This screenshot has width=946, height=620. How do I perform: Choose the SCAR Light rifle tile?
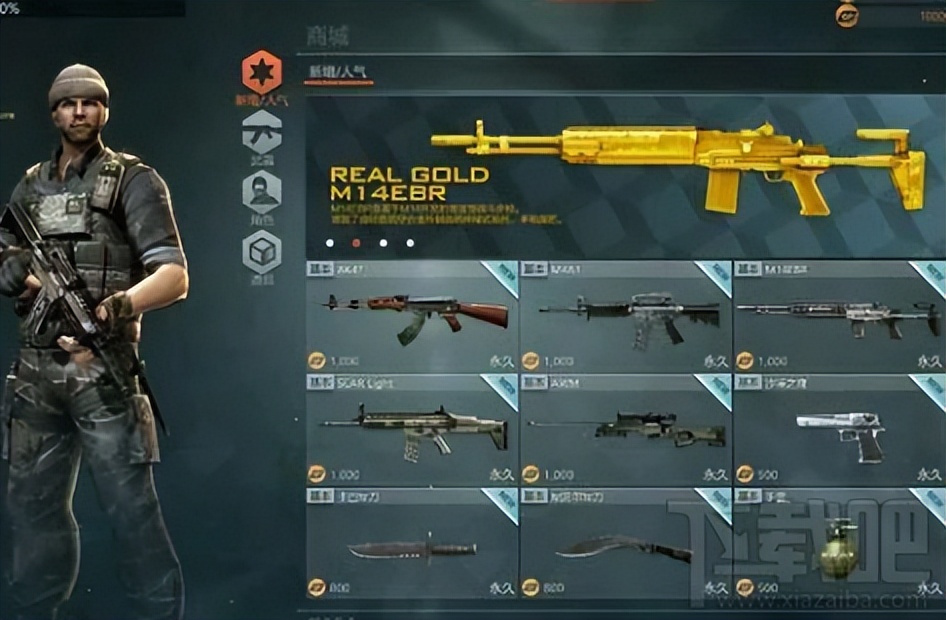pos(412,430)
